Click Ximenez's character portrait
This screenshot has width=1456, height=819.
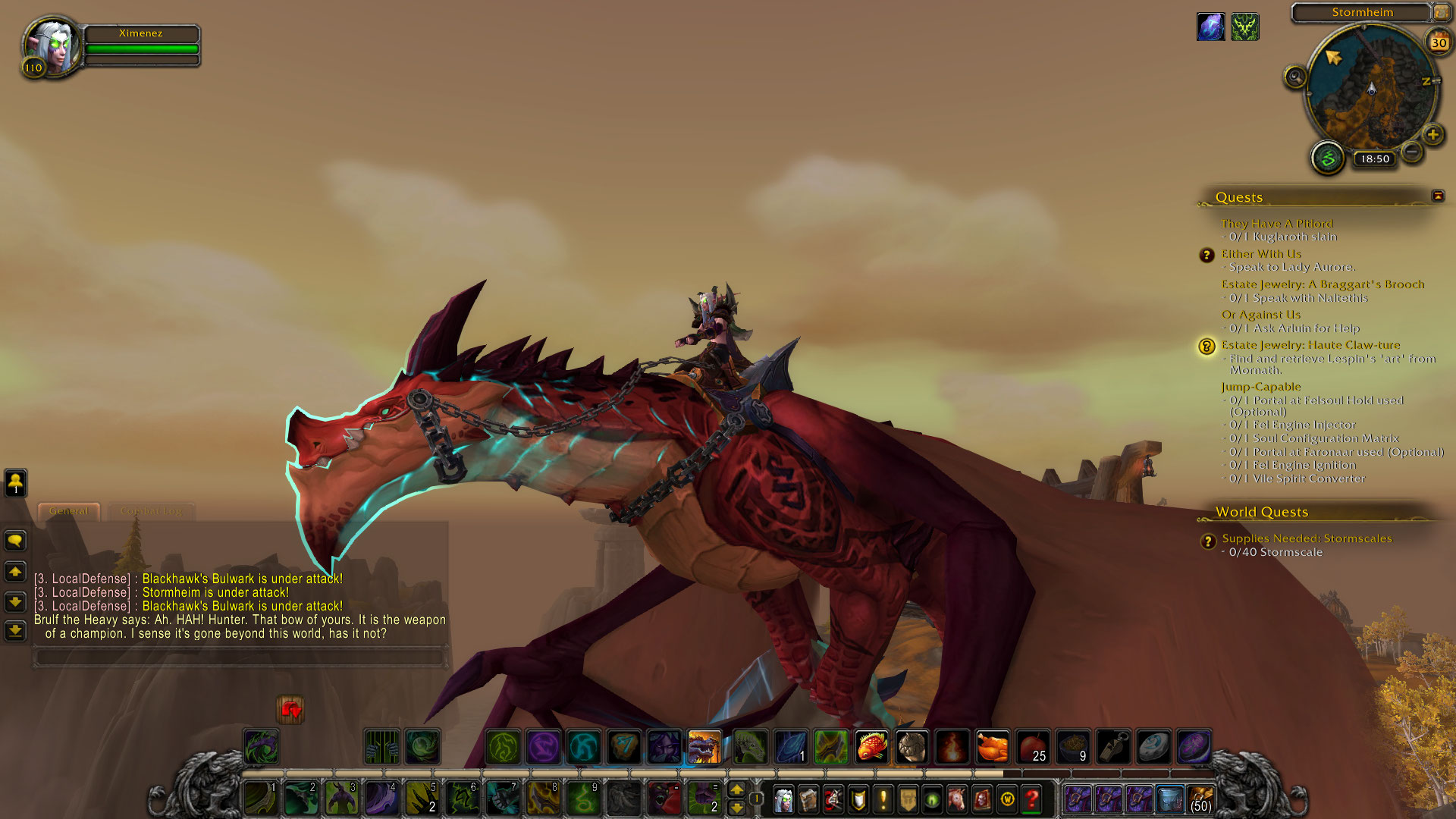pos(52,45)
